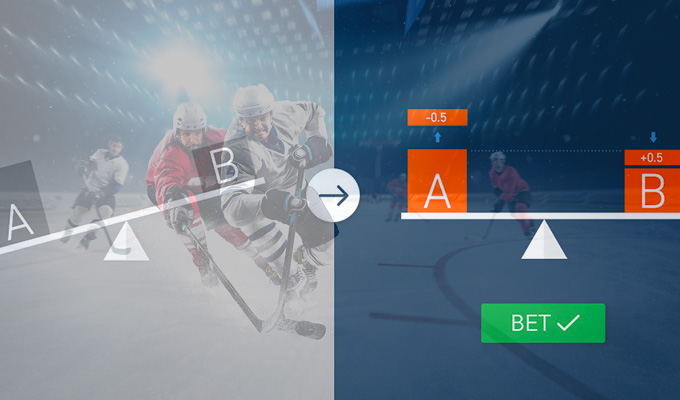Select the -0.5 handicap label
The width and height of the screenshot is (680, 400).
tap(437, 118)
